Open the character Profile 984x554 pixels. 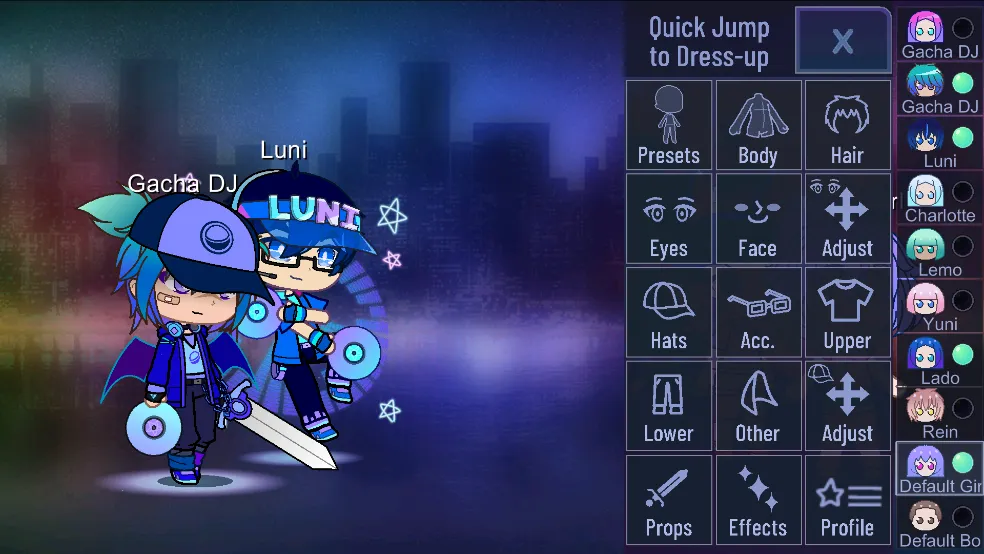[847, 499]
